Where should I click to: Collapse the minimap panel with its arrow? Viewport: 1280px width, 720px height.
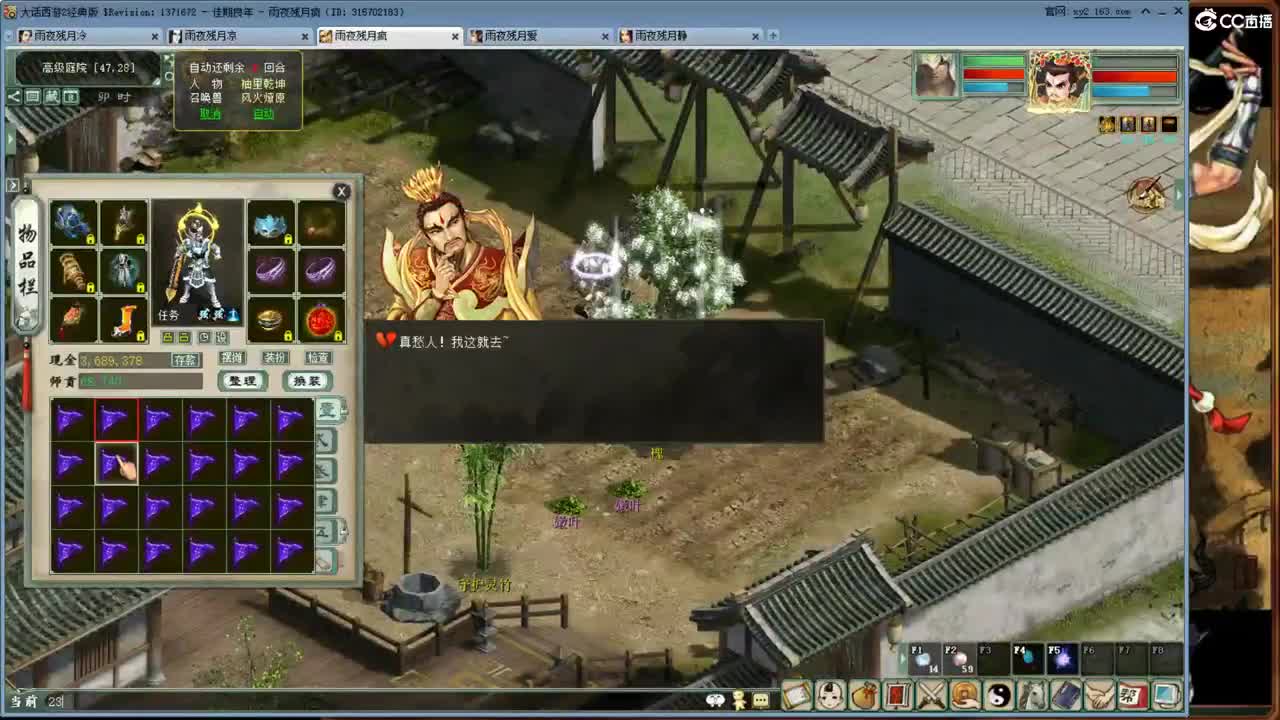[13, 96]
